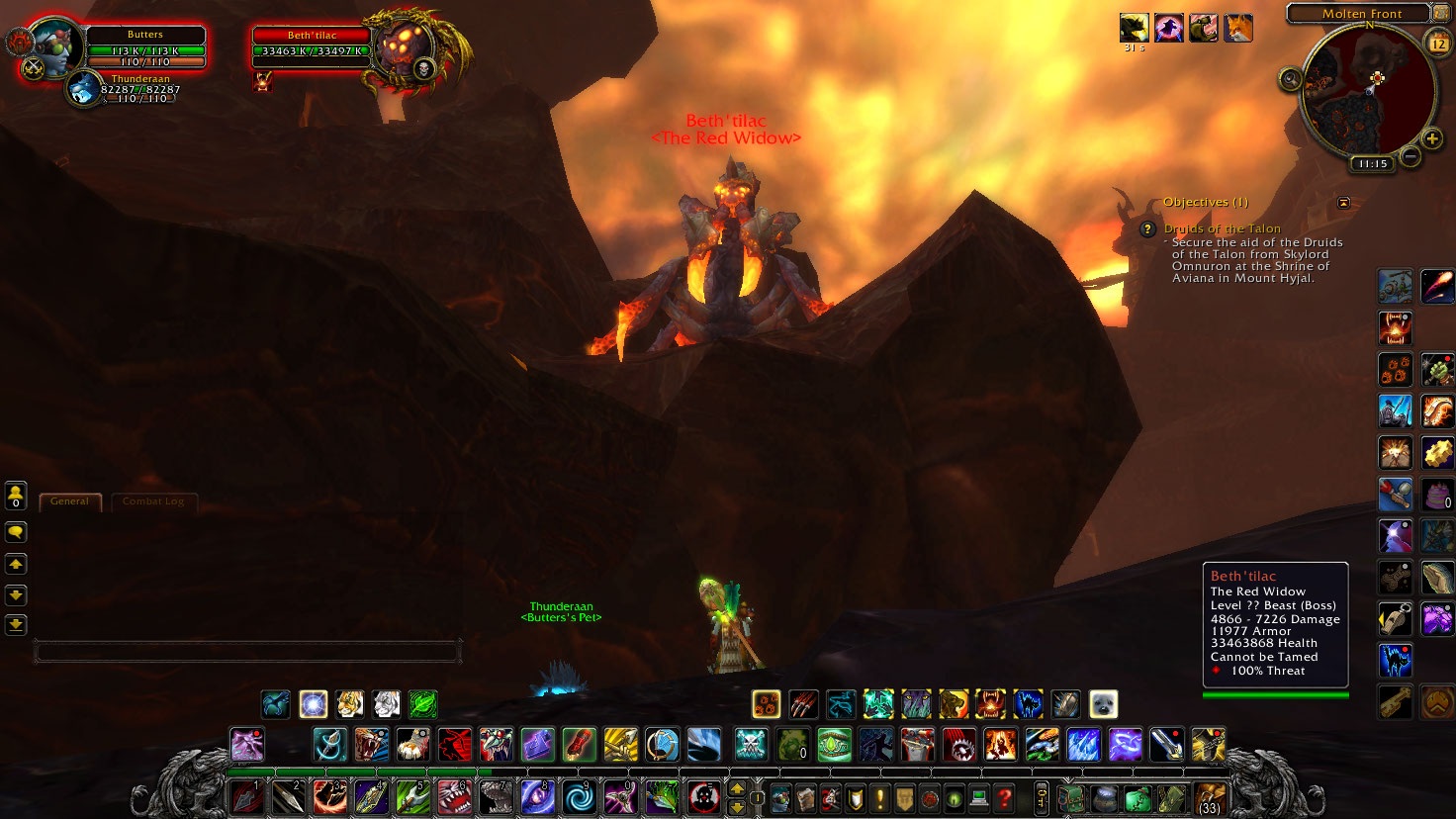Select Butters player portrait
This screenshot has width=1456, height=819.
coord(52,47)
